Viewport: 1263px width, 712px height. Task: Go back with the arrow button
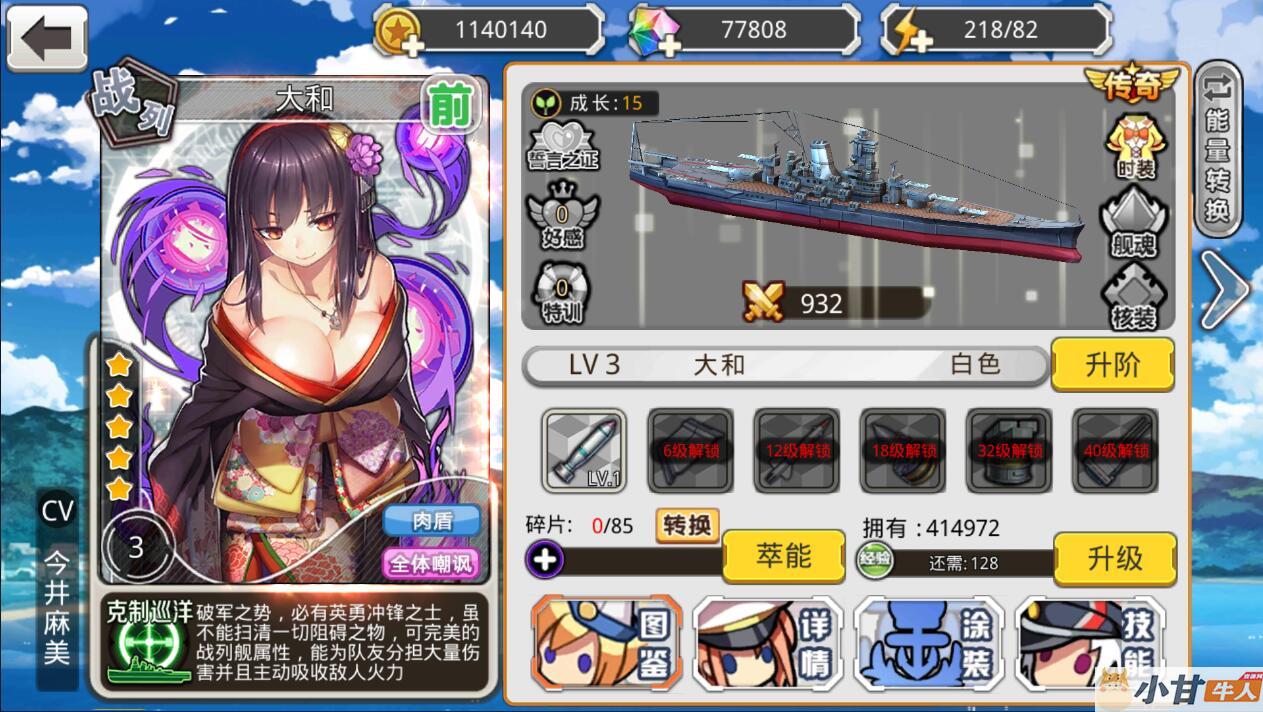coord(46,39)
